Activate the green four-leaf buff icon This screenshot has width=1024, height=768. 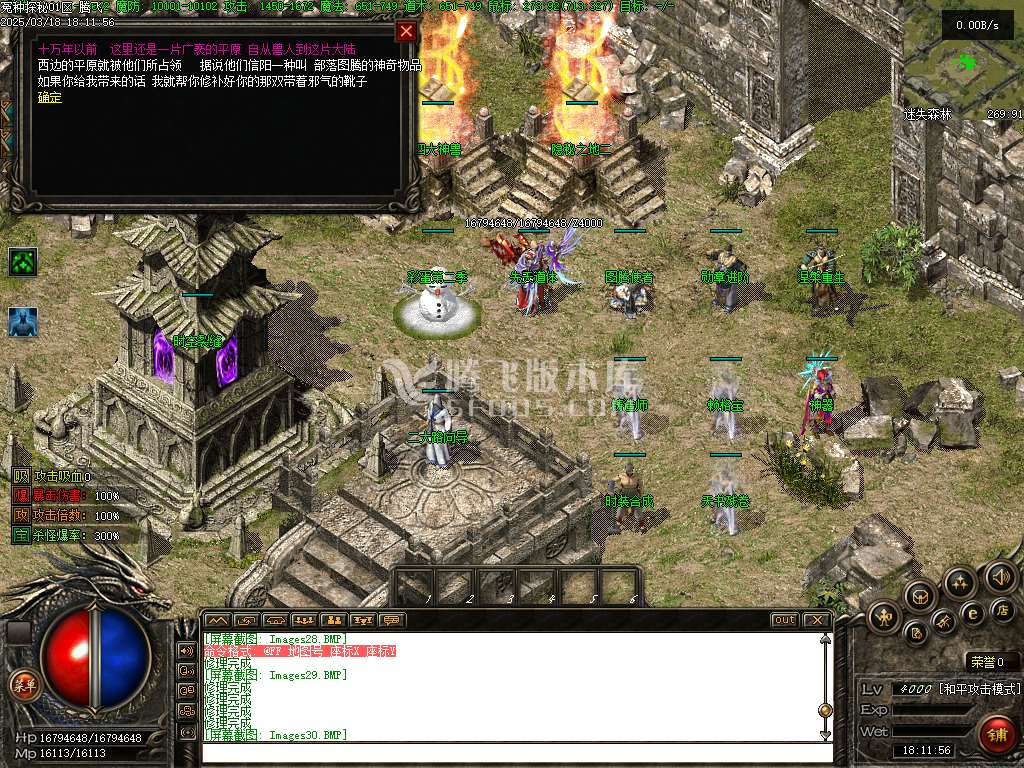point(23,262)
